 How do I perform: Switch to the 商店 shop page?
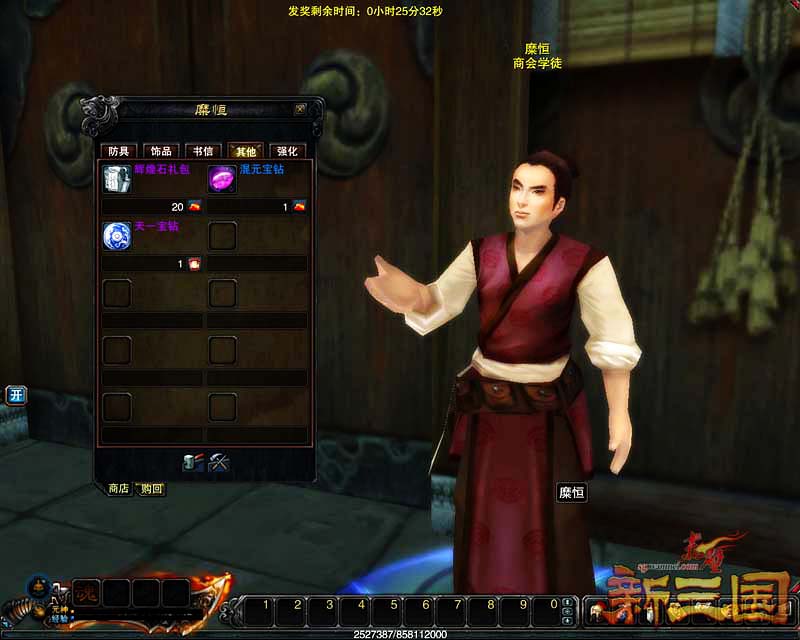tap(119, 488)
